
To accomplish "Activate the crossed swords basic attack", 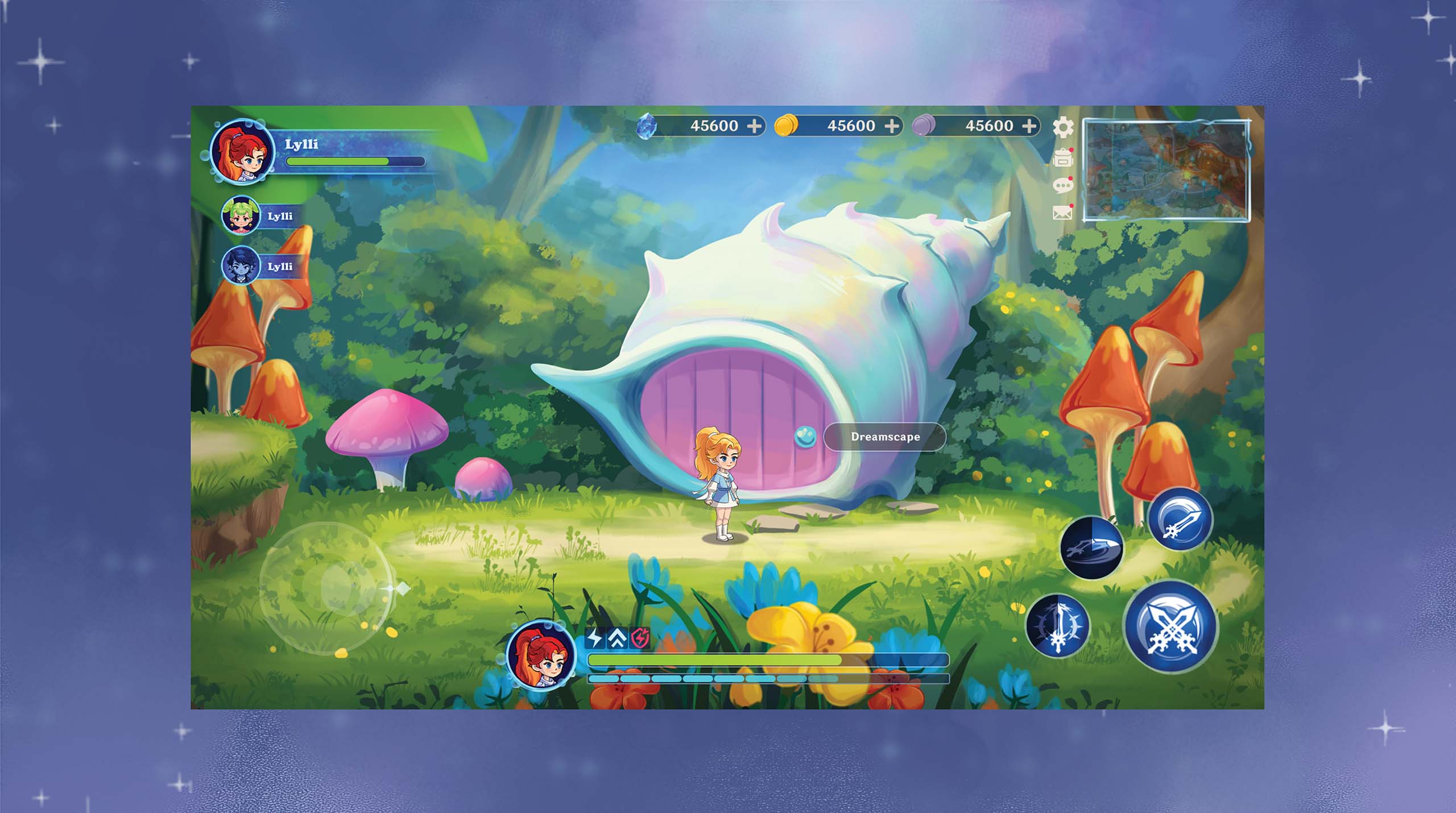I will tap(1171, 626).
